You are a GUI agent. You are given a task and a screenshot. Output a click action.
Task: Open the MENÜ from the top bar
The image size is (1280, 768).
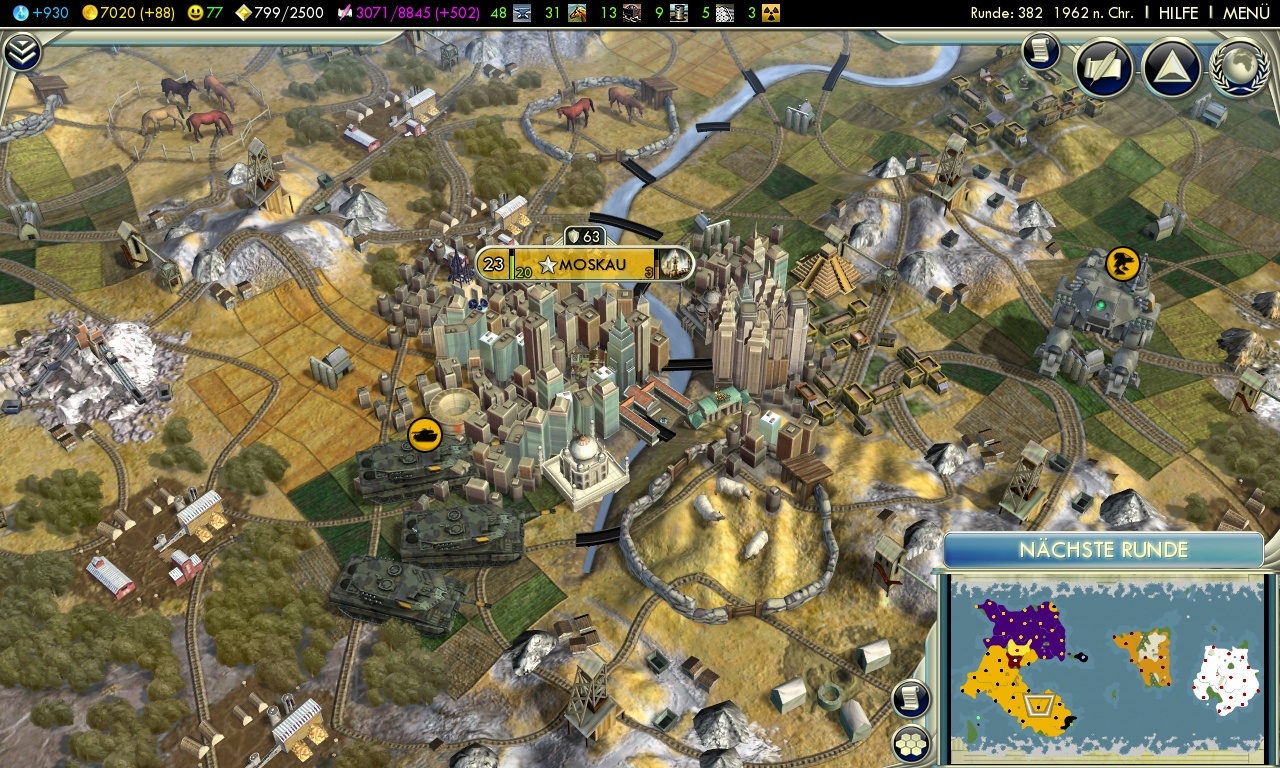point(1246,13)
